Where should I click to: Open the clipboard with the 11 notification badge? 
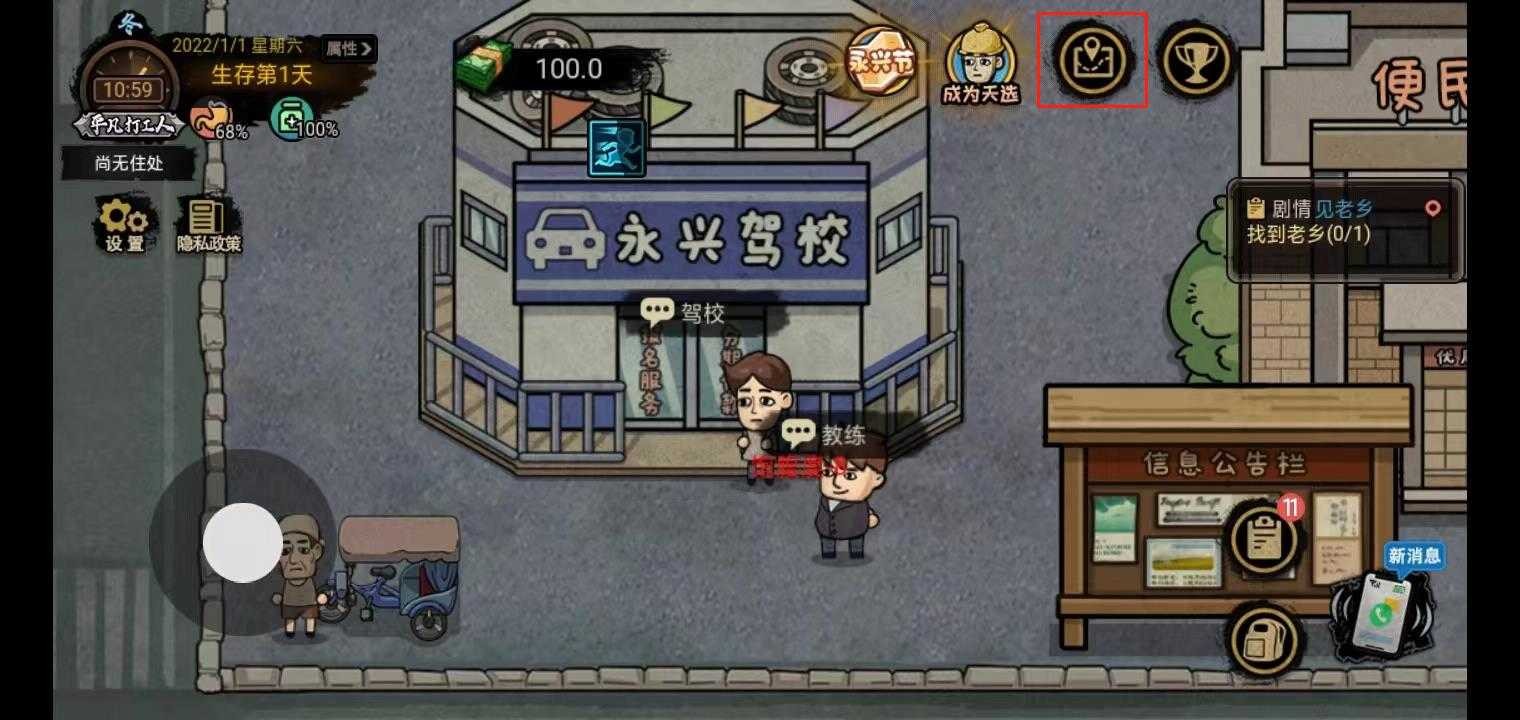coord(1263,537)
